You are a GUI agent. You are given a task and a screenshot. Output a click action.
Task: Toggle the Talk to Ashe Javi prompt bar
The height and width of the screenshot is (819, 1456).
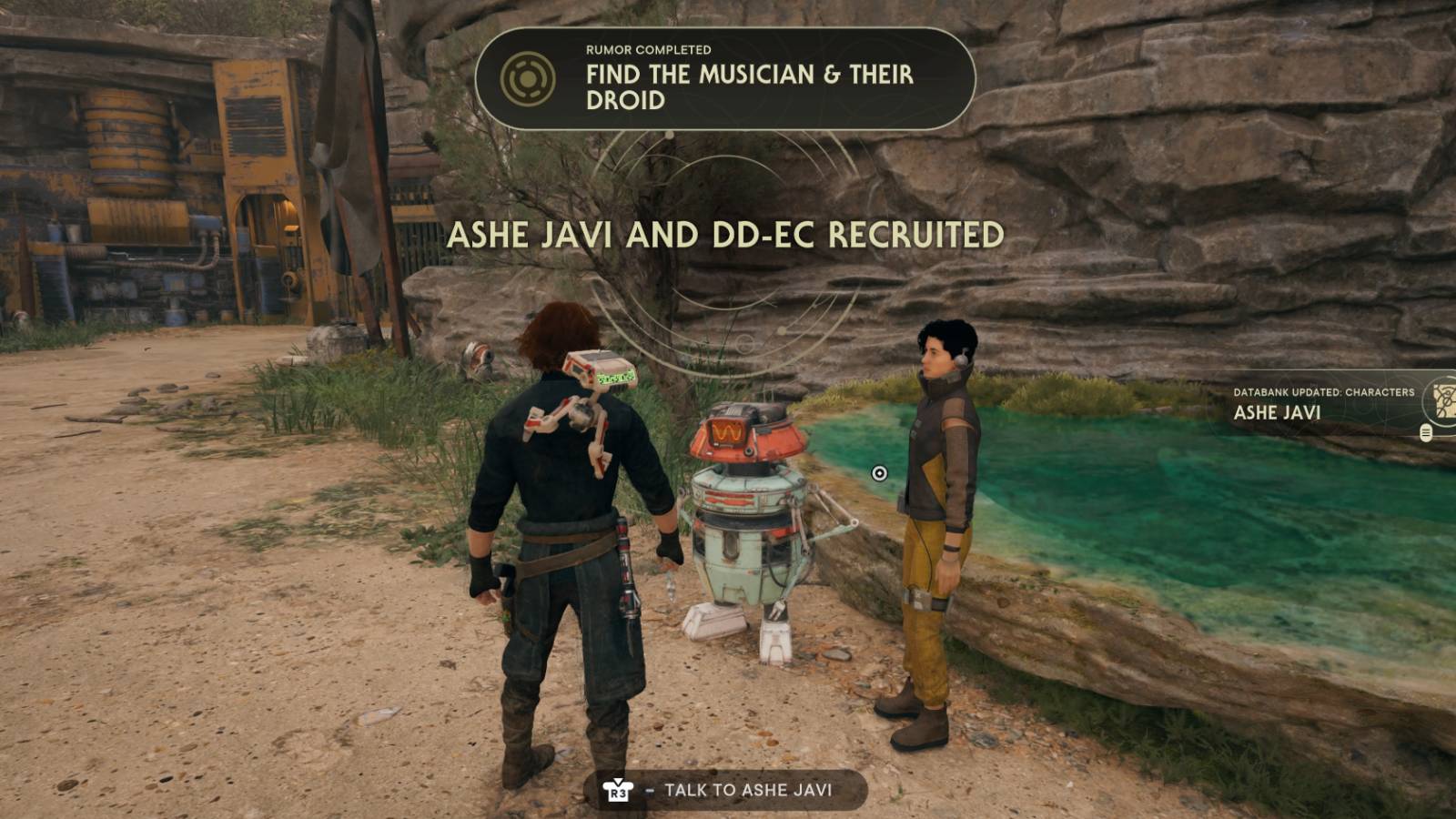click(x=728, y=791)
